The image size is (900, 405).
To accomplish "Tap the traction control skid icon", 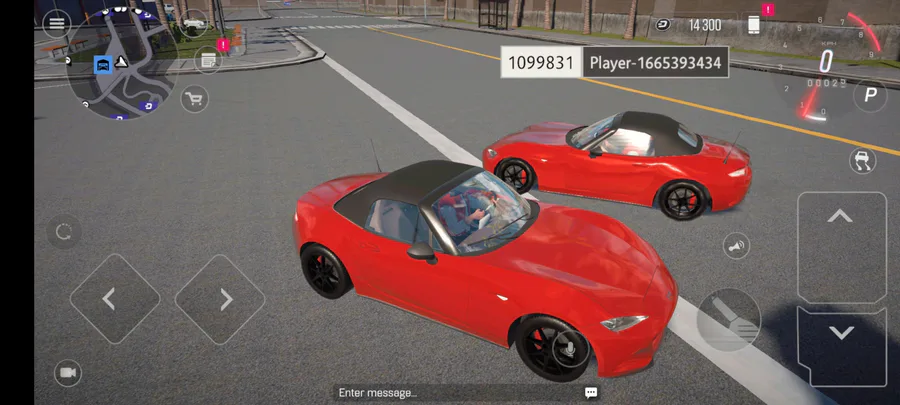I will [861, 160].
